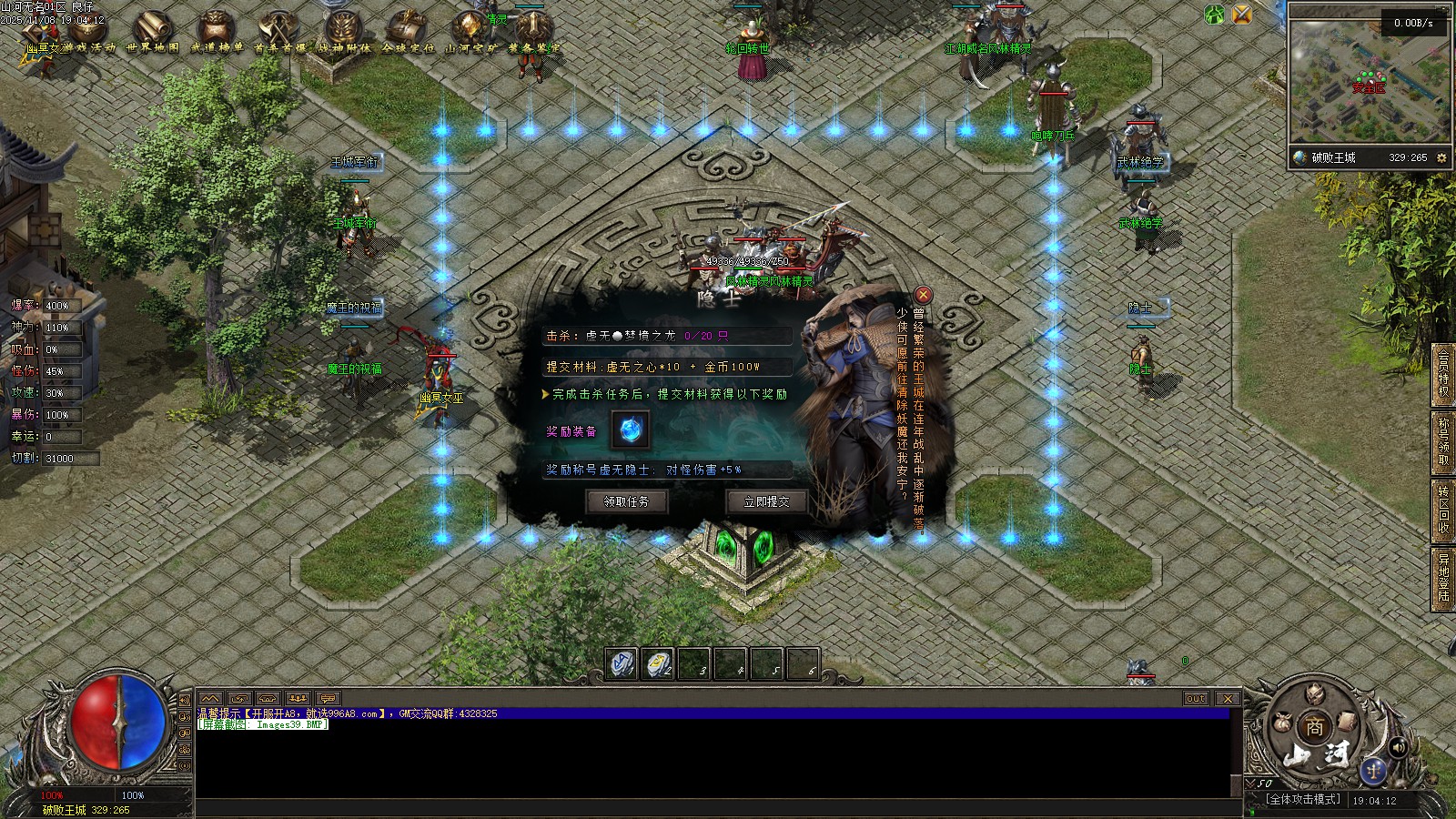
Task: Open 战神附体 menu
Action: [x=343, y=31]
